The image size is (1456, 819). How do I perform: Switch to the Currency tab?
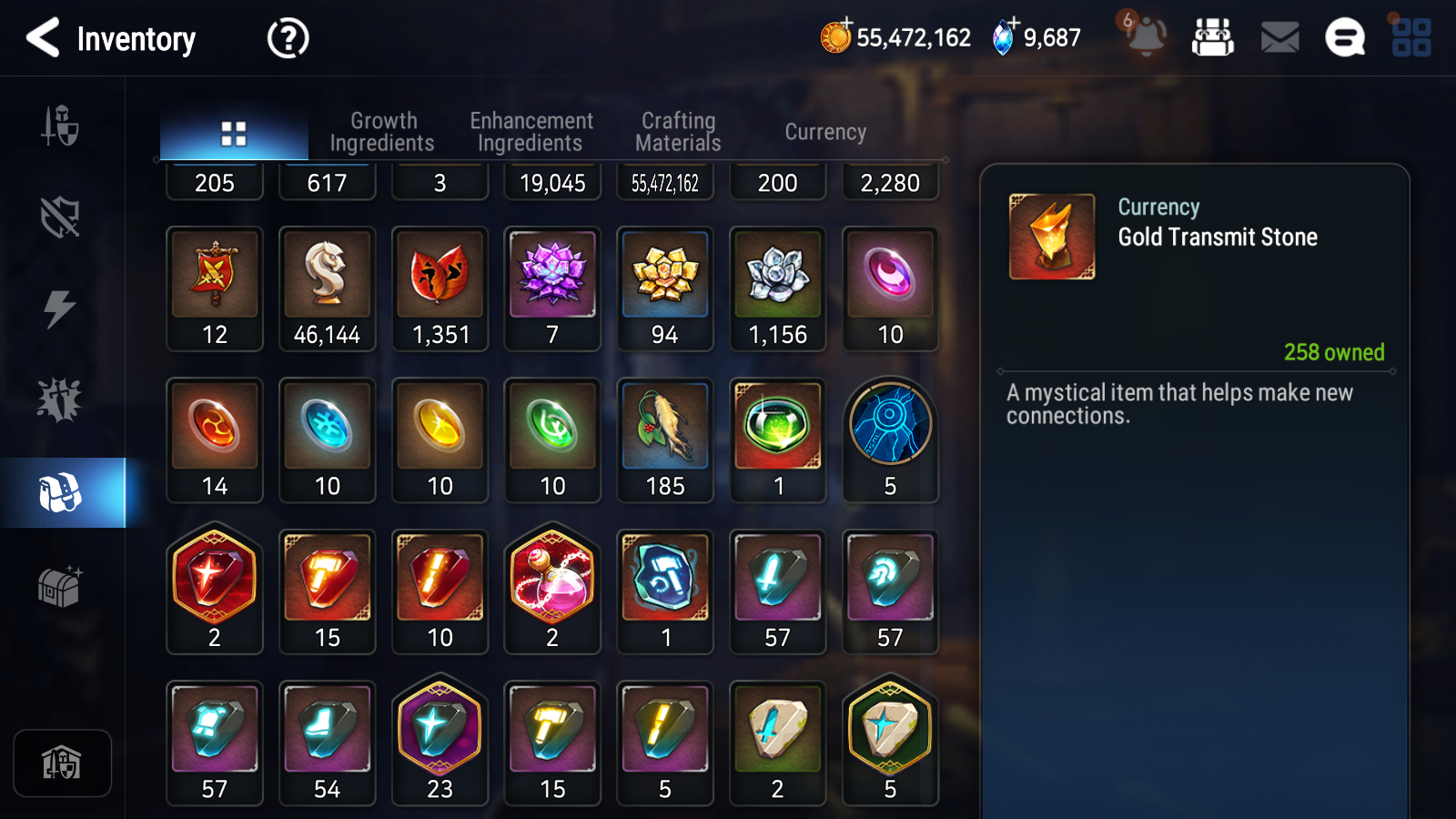(824, 131)
